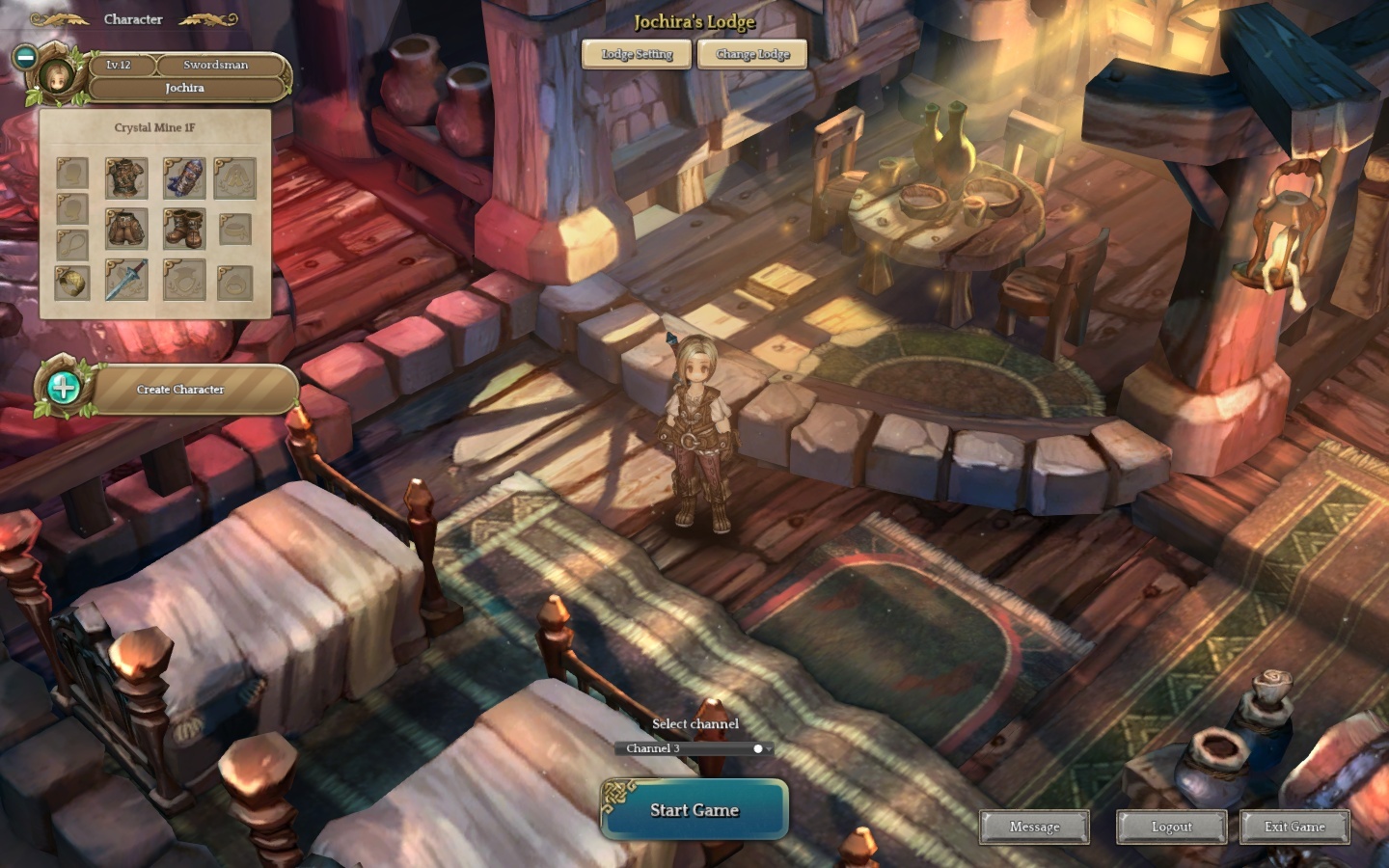Select the leather chest armor slot
The image size is (1389, 868).
tap(126, 178)
